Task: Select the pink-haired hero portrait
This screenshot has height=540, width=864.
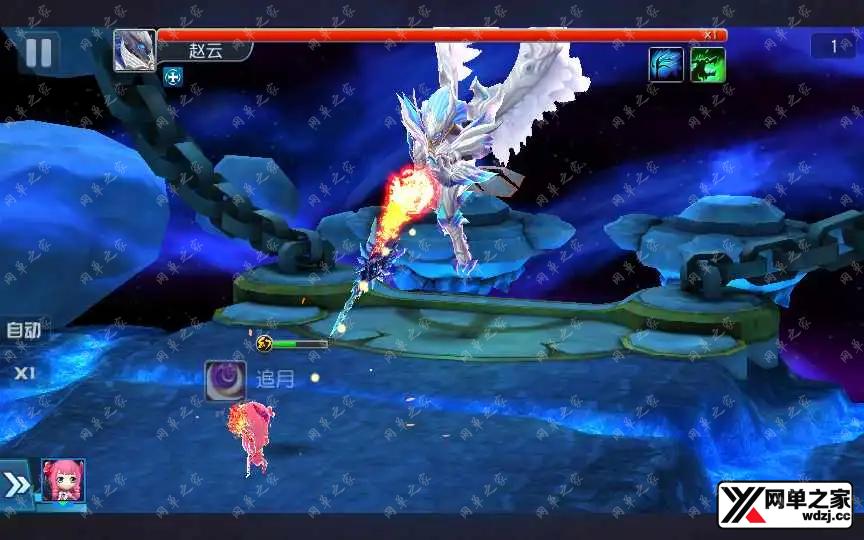Action: coord(63,482)
